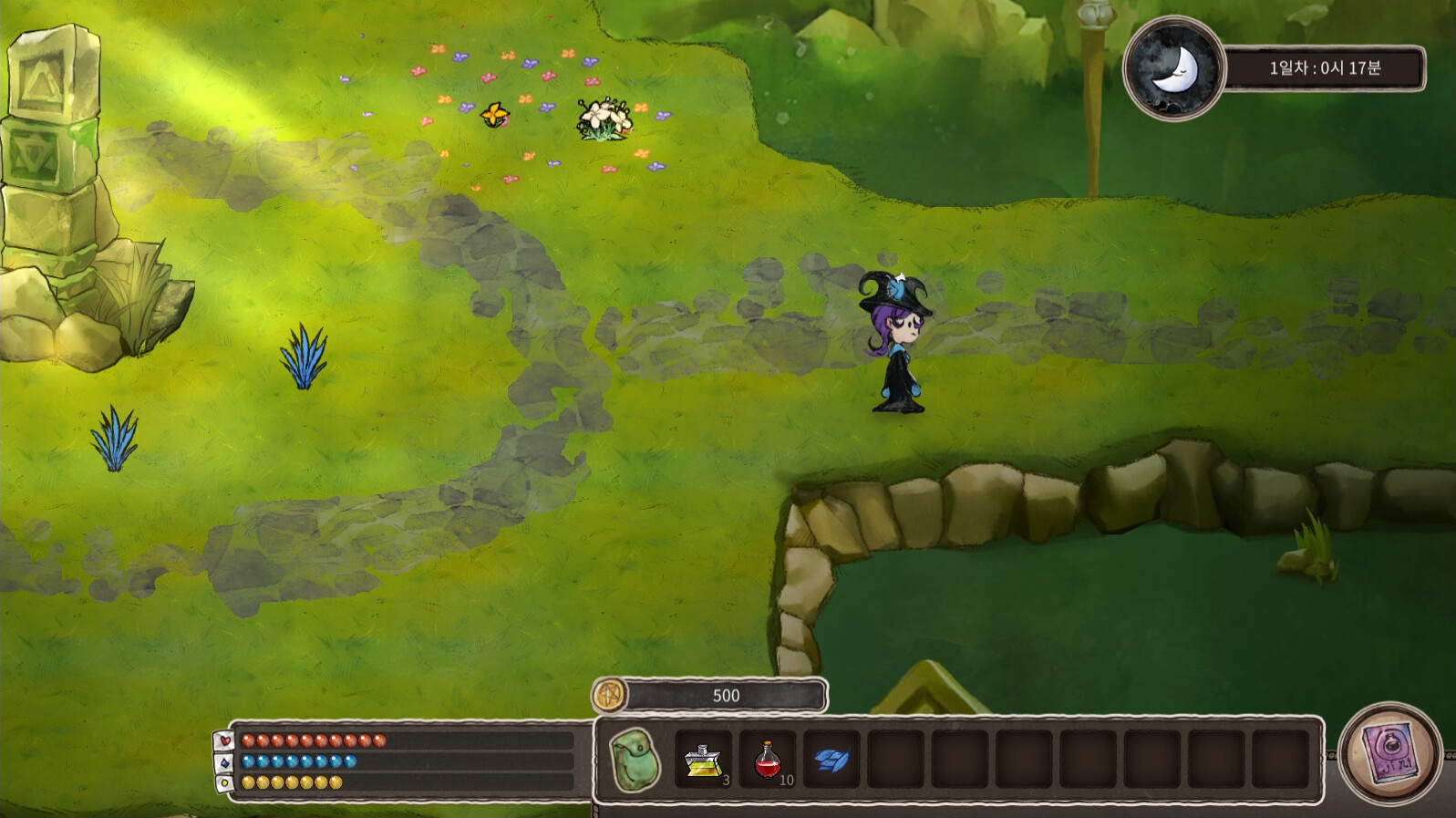Viewport: 1456px width, 818px height.
Task: Select the red potion with quantity 10
Action: coord(766,759)
